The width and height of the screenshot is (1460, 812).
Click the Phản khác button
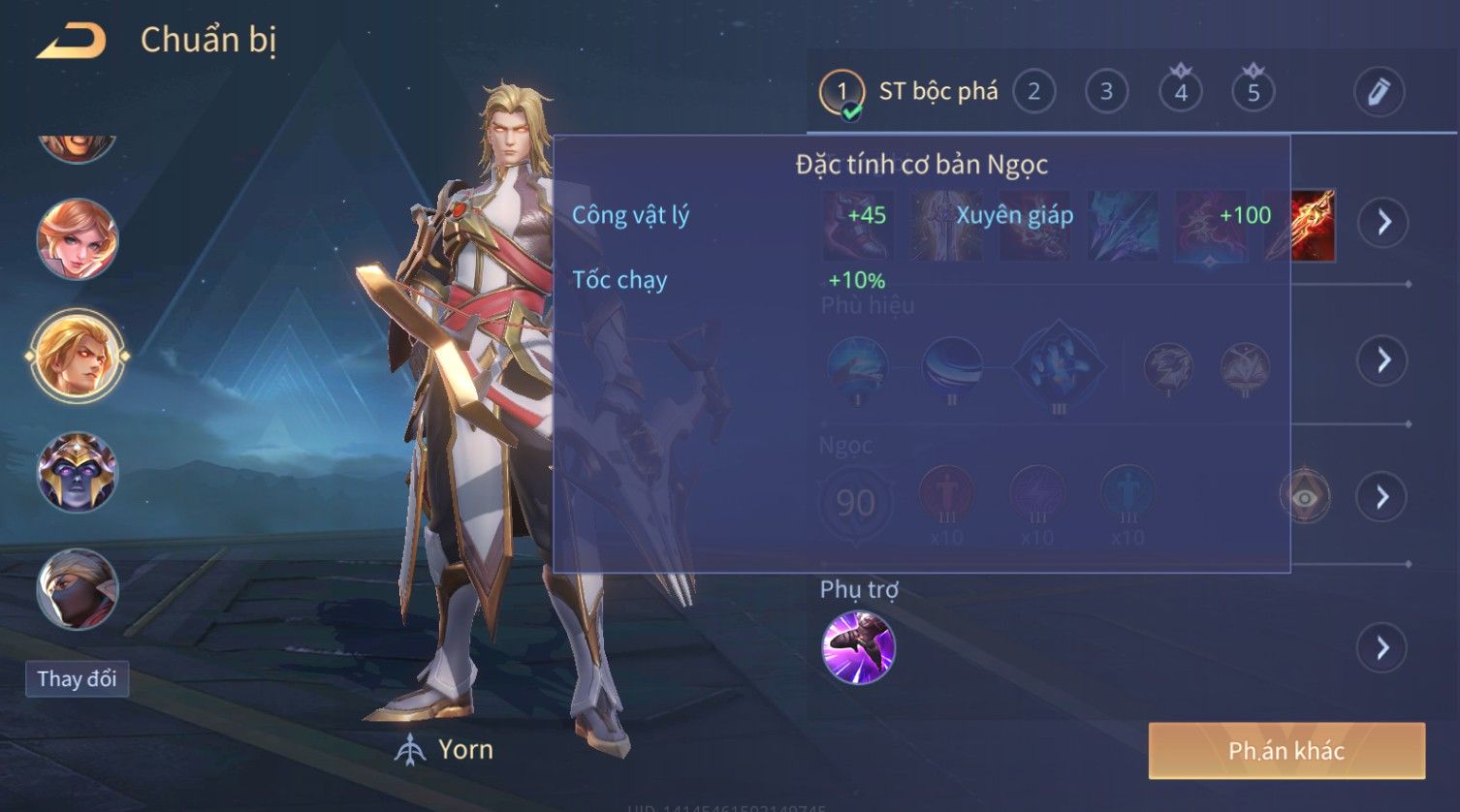[x=1286, y=751]
